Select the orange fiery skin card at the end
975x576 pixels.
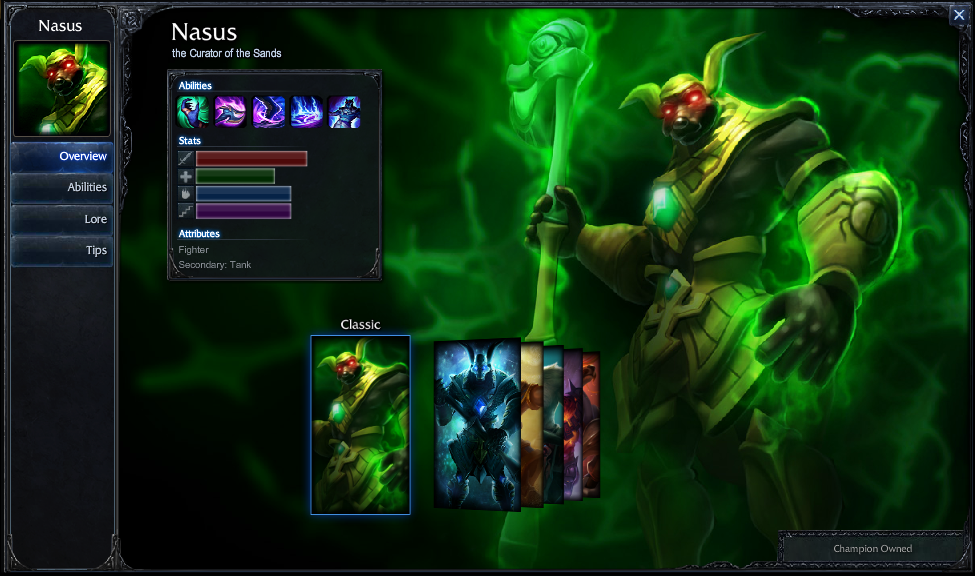coord(592,424)
